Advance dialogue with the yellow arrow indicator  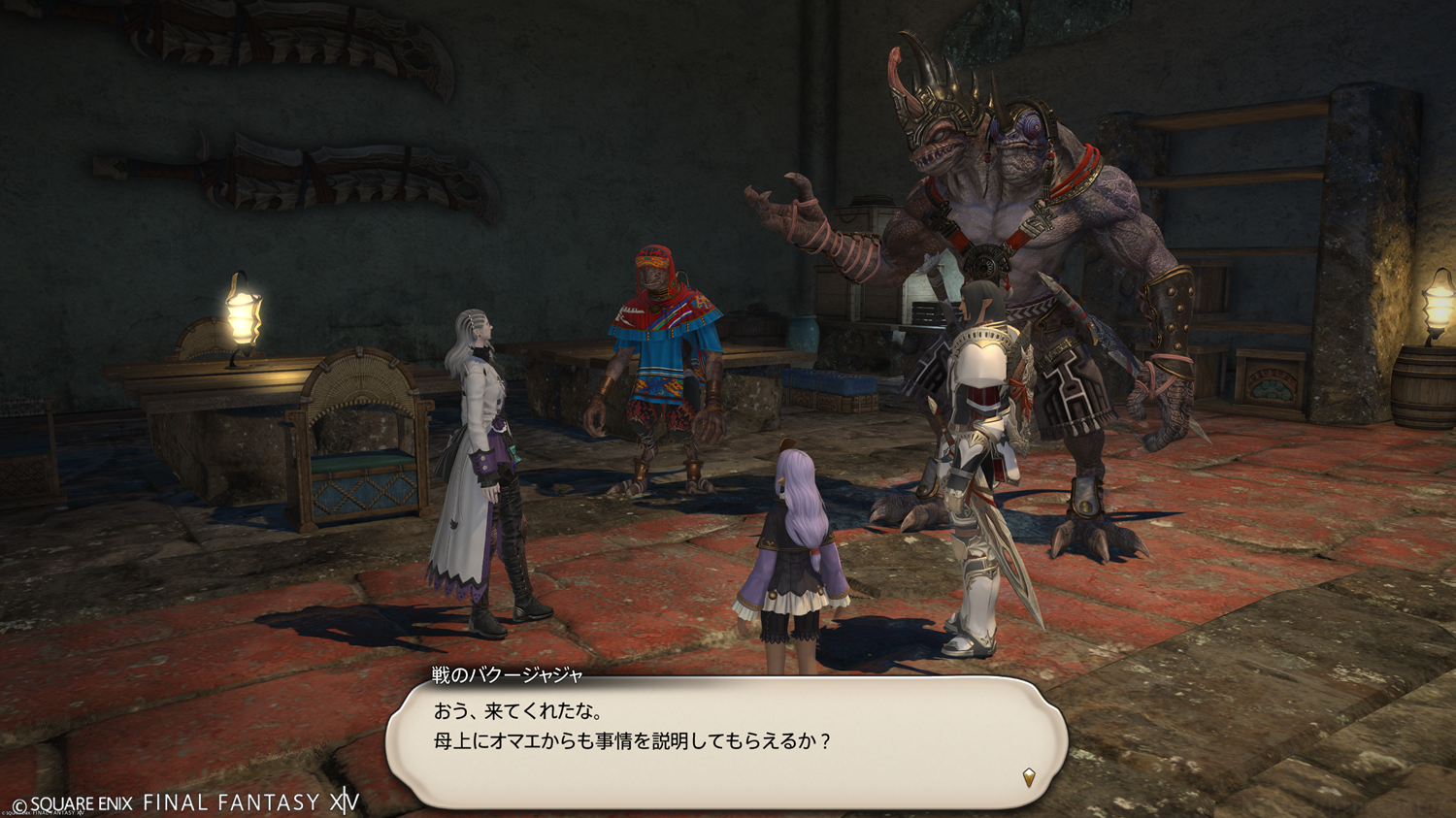point(1028,776)
